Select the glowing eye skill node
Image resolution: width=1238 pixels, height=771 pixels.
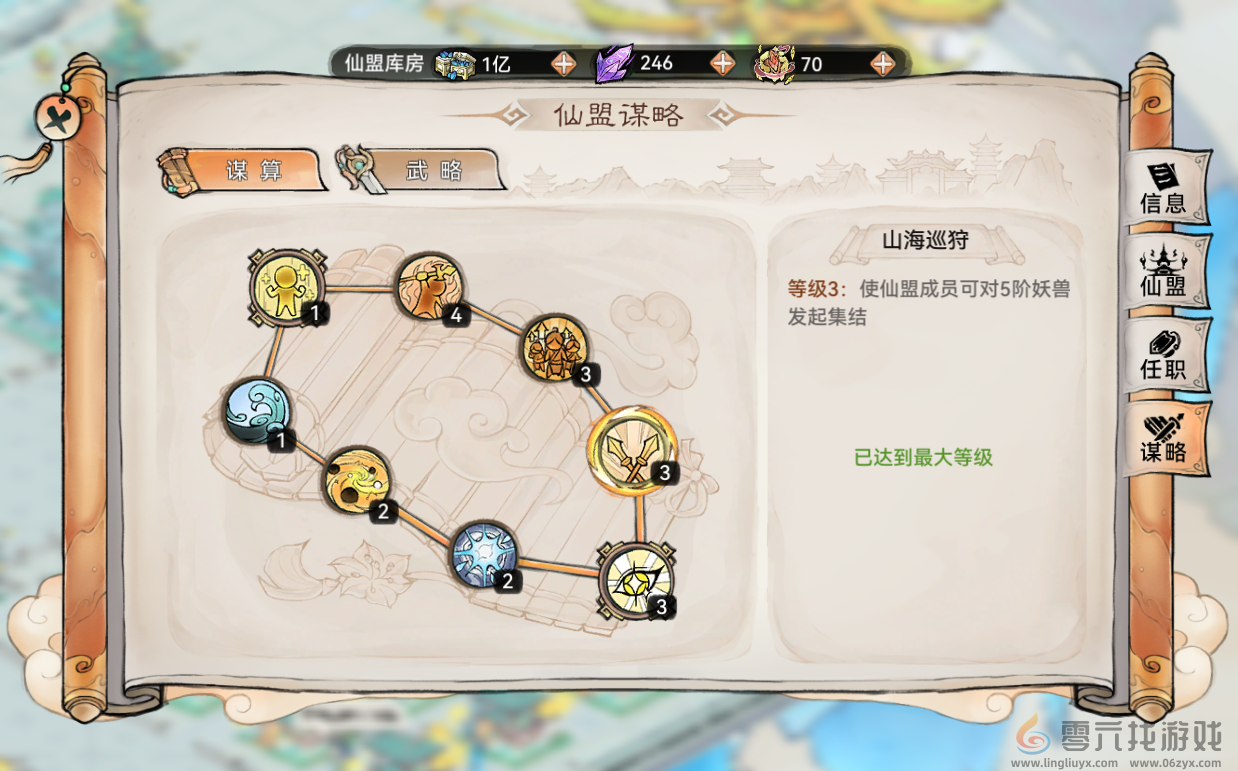[635, 580]
